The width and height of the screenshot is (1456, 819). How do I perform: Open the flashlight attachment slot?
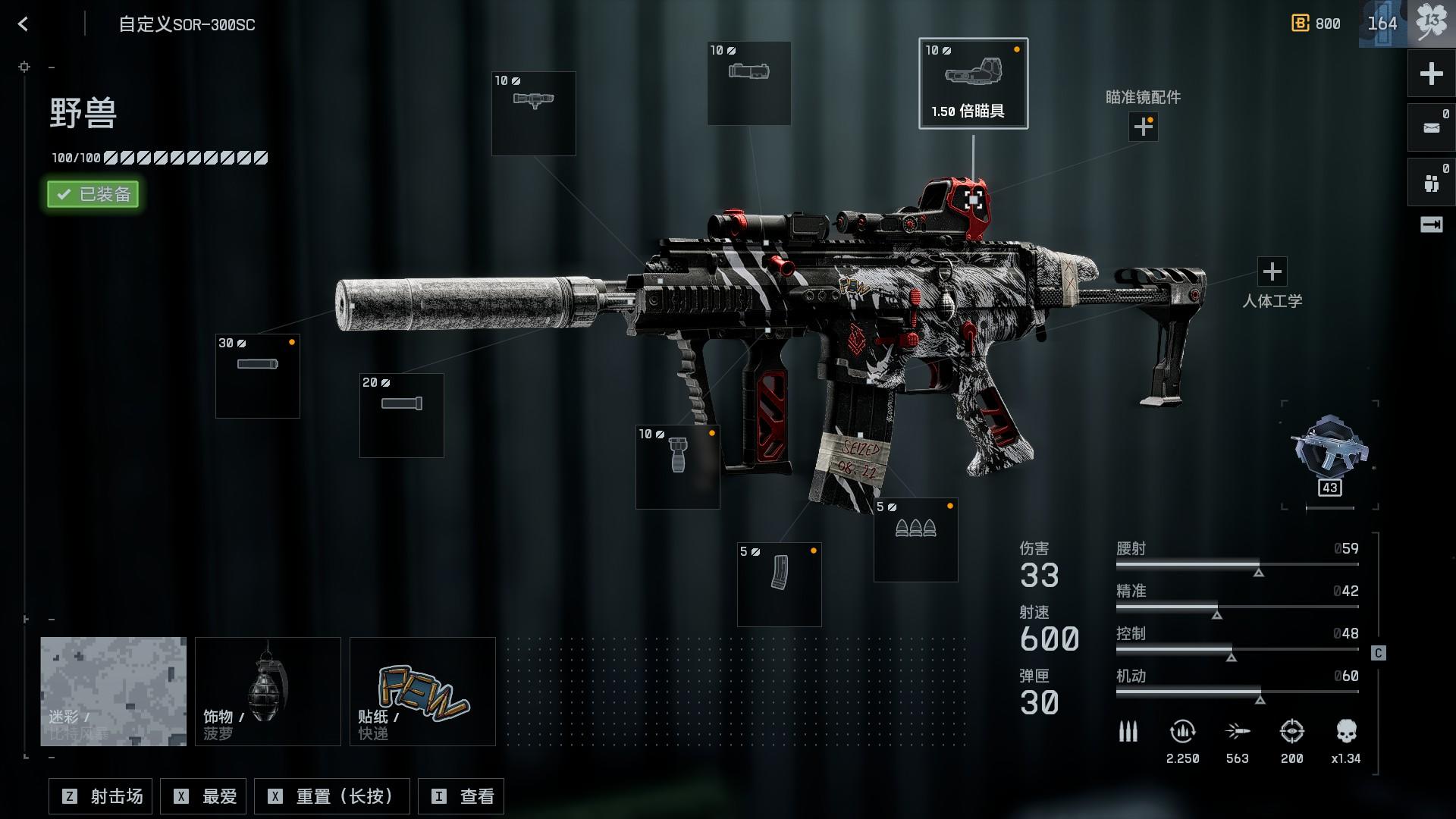point(748,83)
